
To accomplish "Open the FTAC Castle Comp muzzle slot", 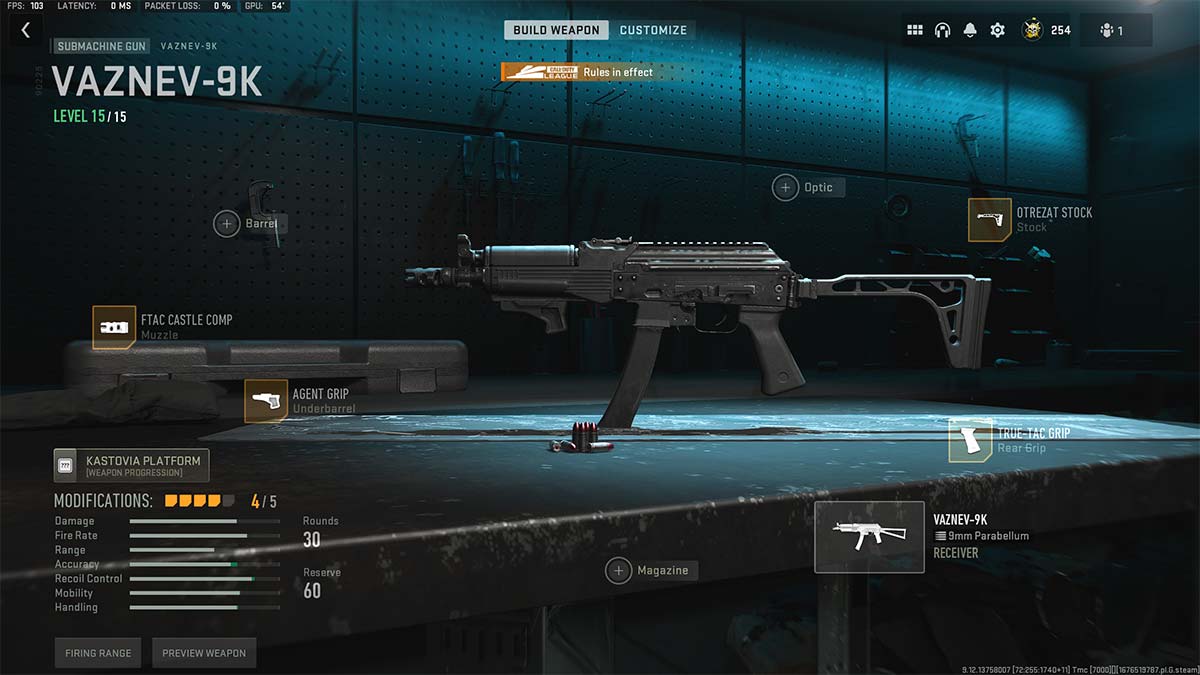I will (114, 327).
